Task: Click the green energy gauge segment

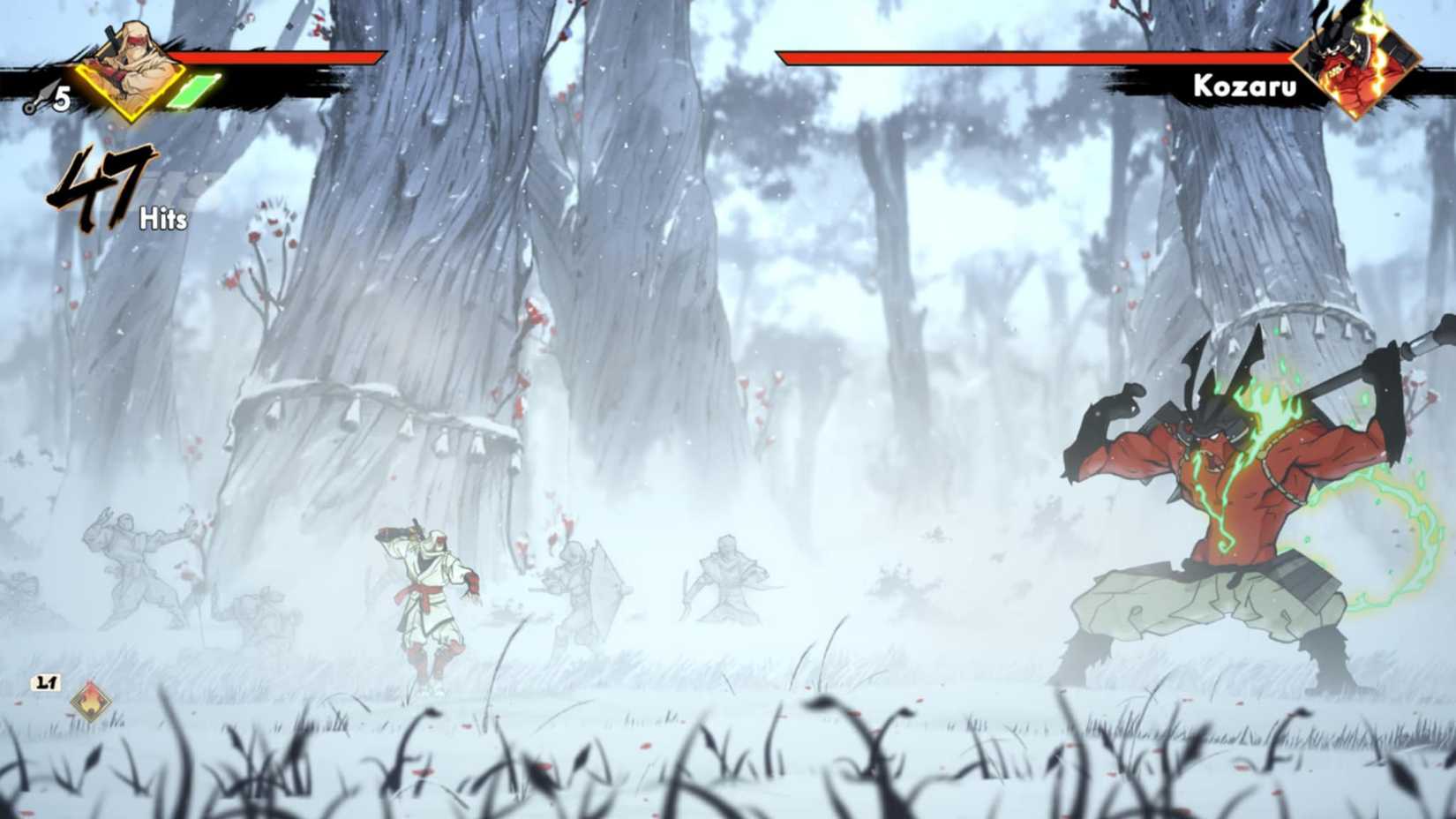Action: point(196,91)
